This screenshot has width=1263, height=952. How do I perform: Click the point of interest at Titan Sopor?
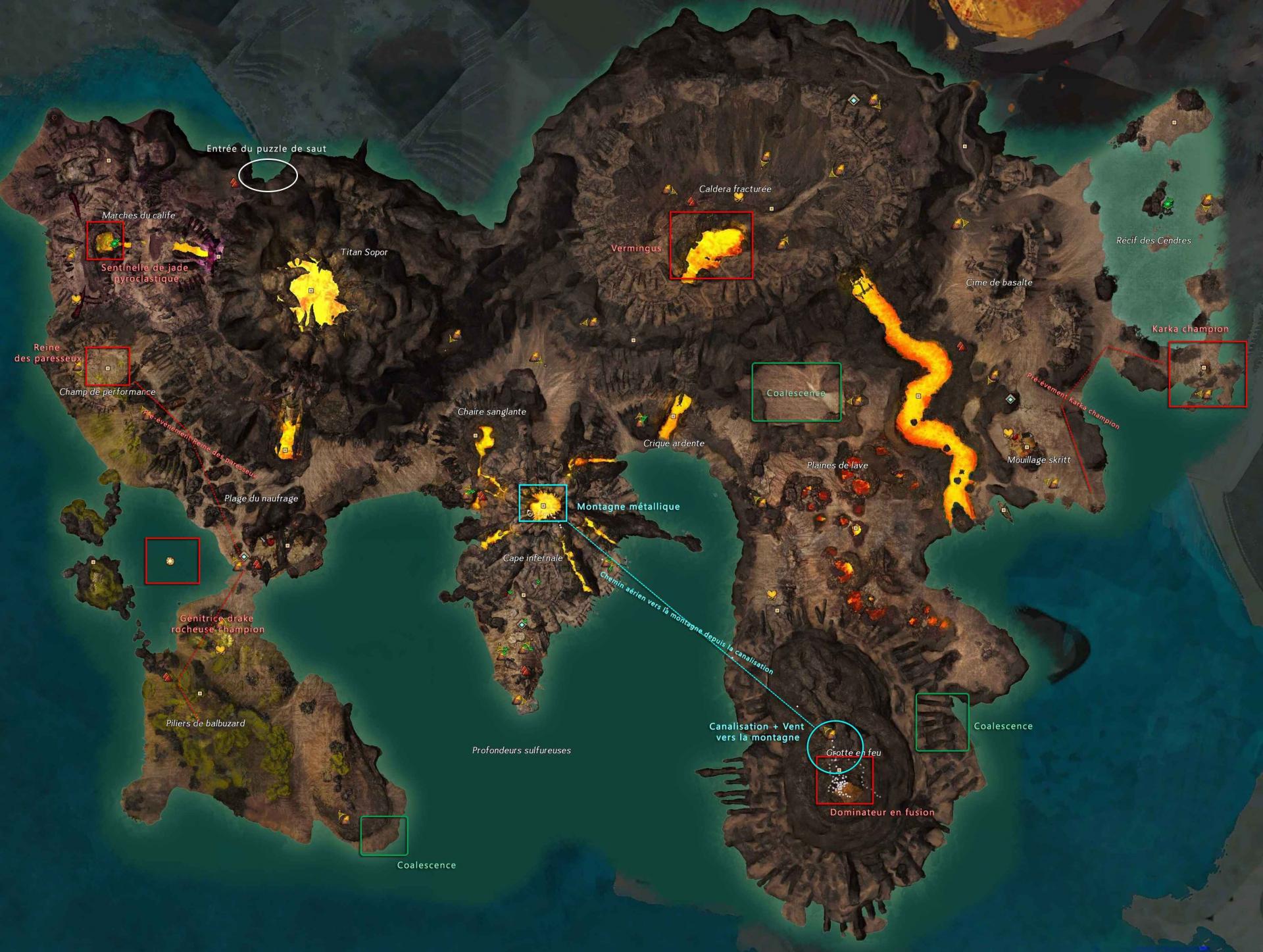click(311, 290)
